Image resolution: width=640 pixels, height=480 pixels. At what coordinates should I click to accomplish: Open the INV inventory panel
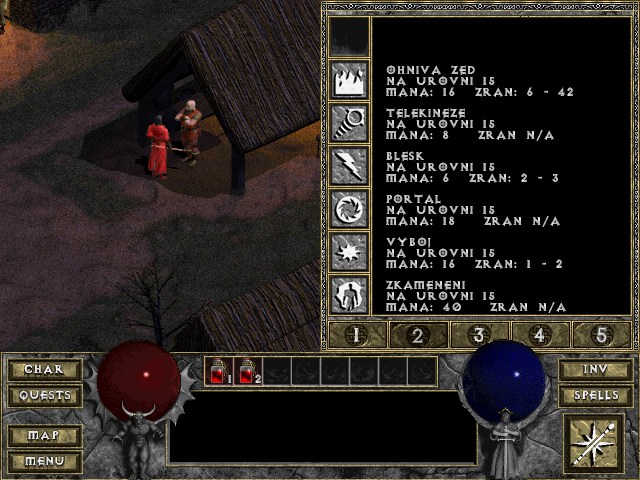[595, 370]
